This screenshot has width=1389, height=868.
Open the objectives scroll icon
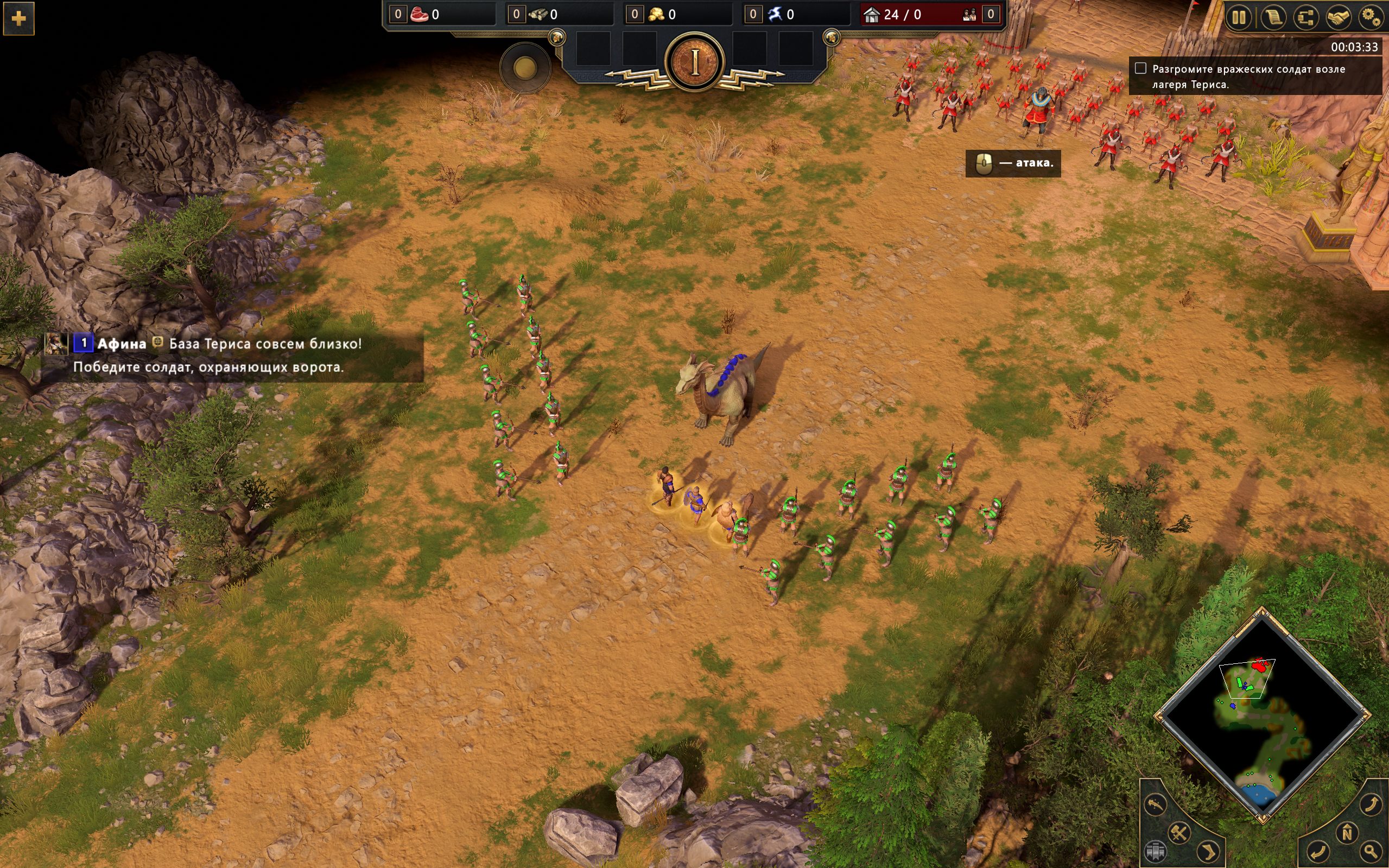tap(1273, 17)
